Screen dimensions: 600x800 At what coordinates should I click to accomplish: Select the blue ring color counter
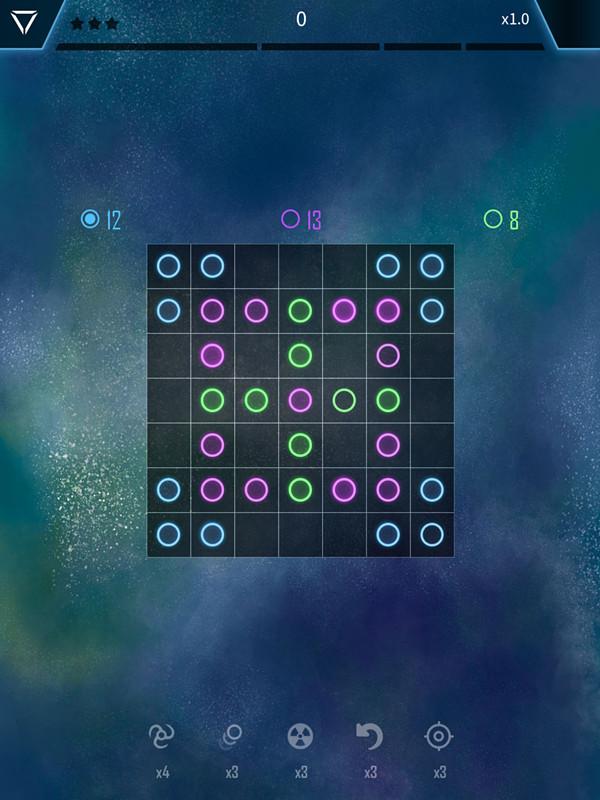100,219
